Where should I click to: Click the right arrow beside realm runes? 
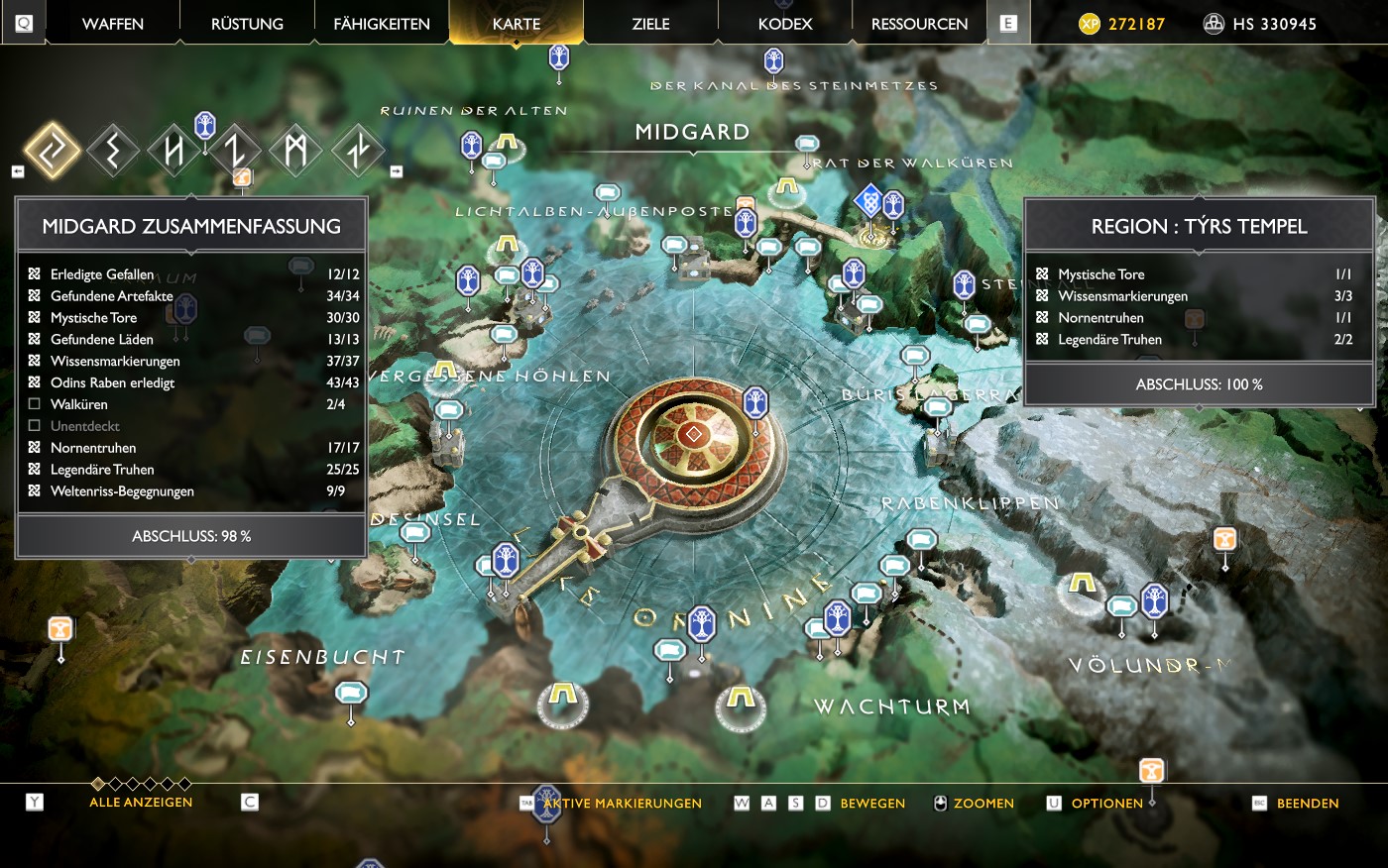(x=396, y=171)
